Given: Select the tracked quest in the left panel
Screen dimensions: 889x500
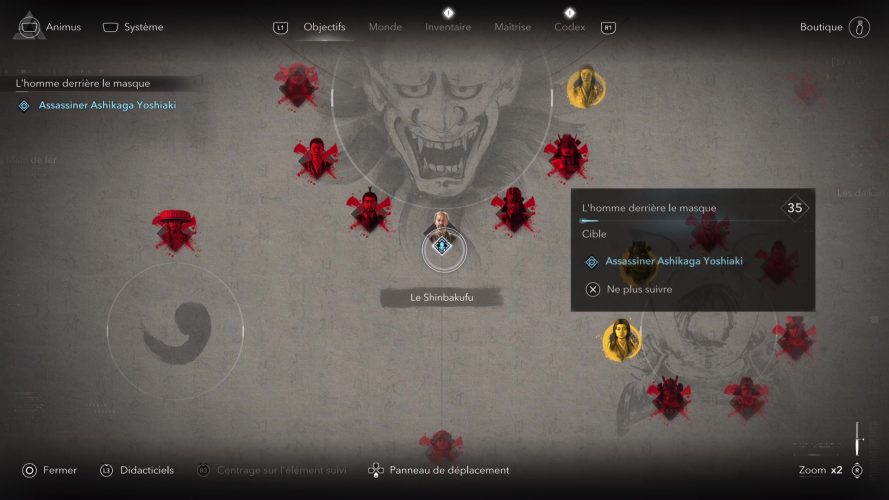Looking at the screenshot, I should (x=106, y=105).
